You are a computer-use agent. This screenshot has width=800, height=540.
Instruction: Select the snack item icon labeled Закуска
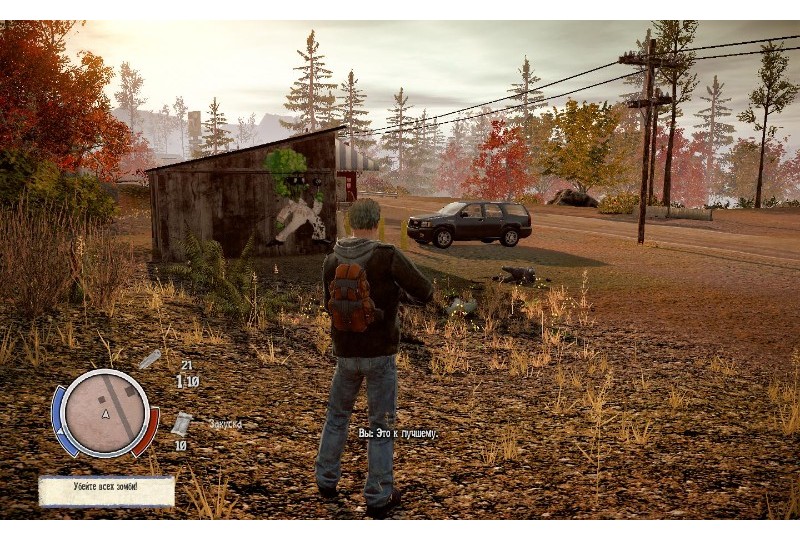tap(181, 423)
